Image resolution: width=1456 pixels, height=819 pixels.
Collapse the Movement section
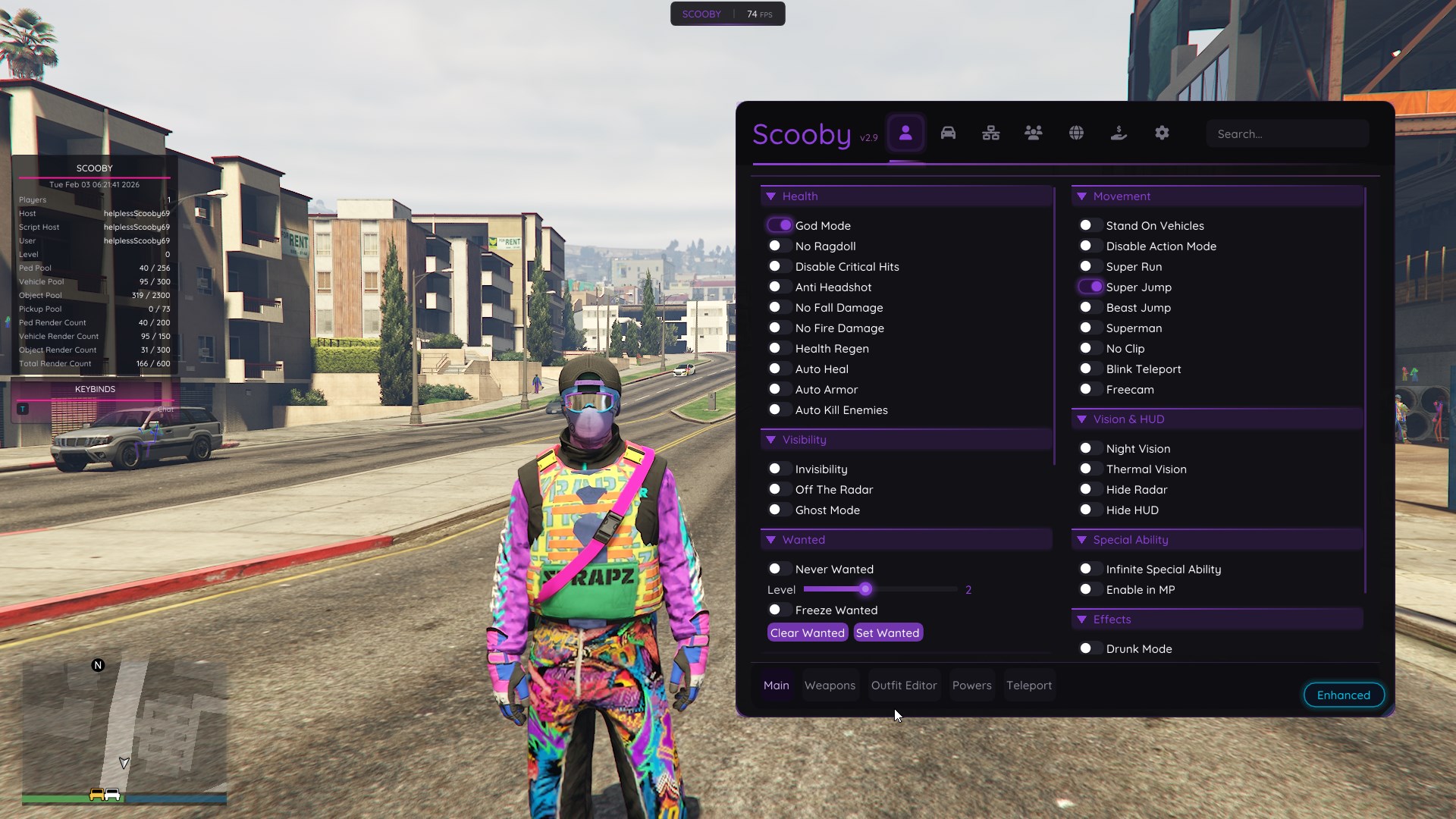coord(1081,196)
